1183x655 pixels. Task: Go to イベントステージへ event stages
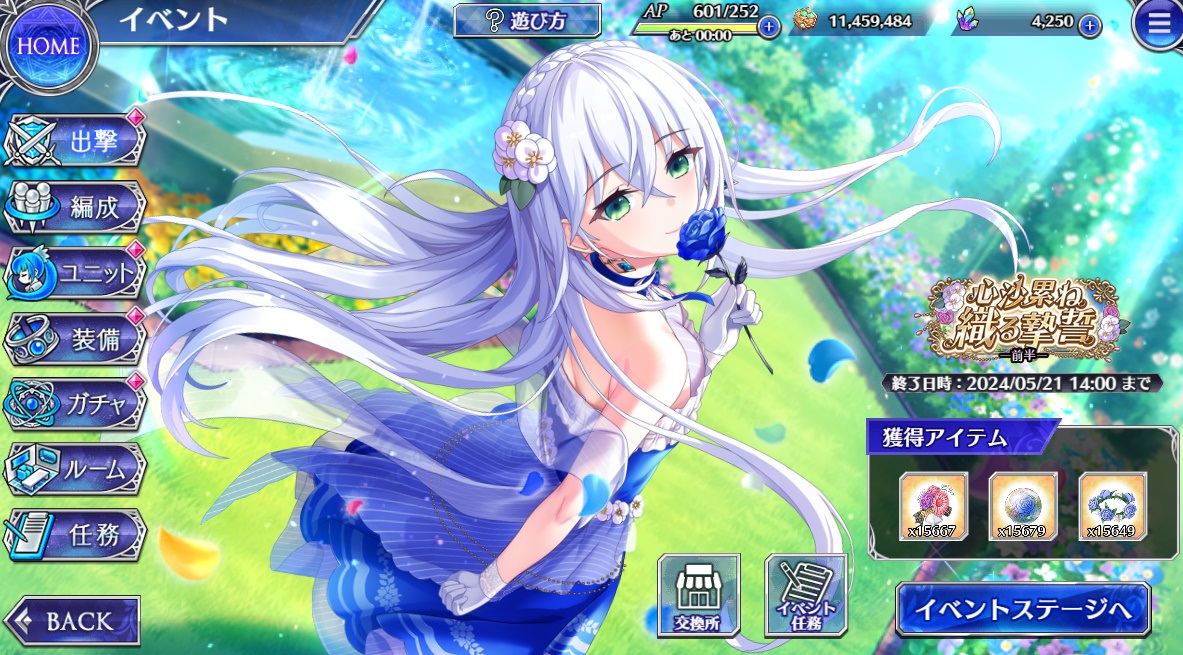1022,608
